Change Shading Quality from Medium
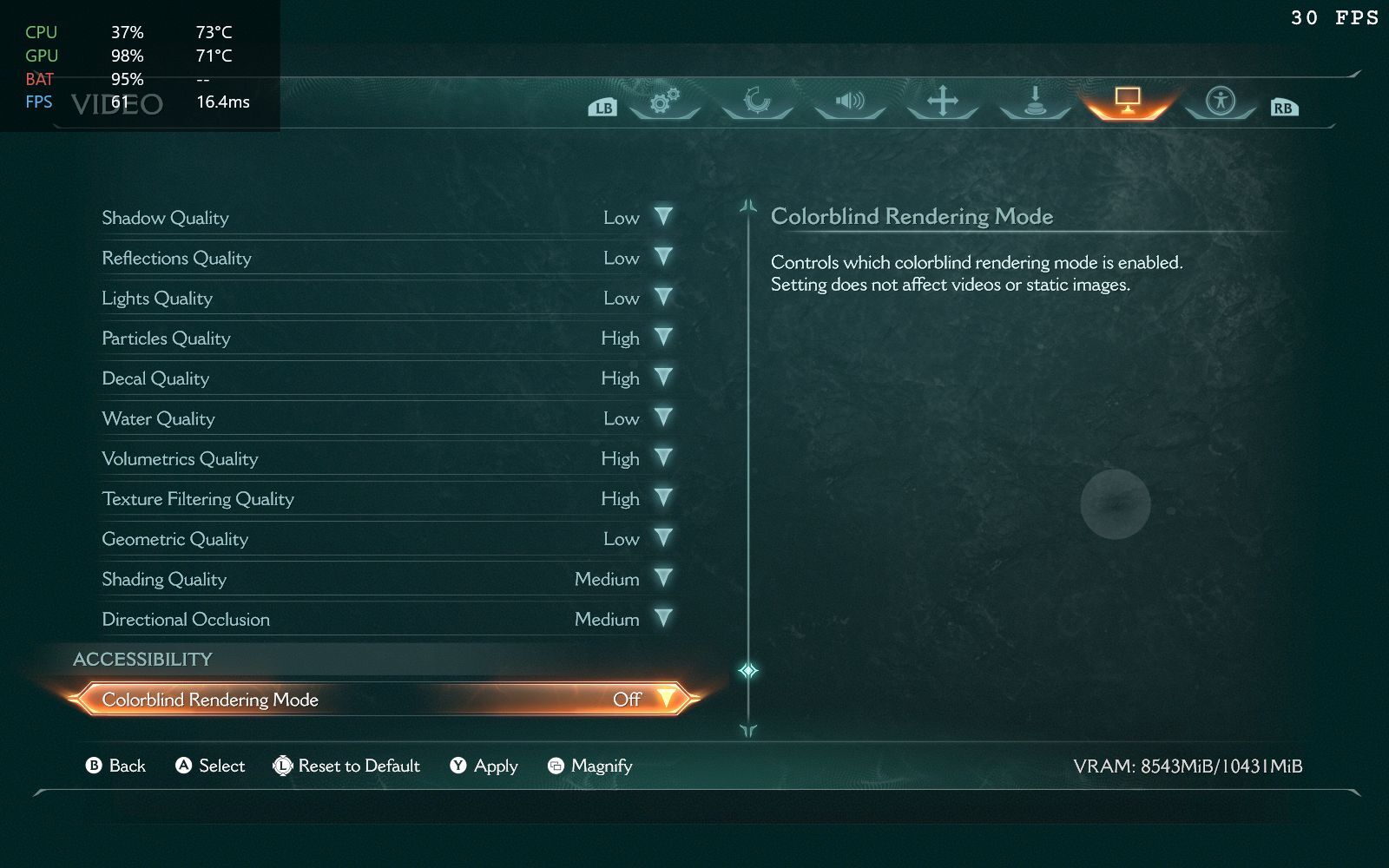 tap(663, 579)
